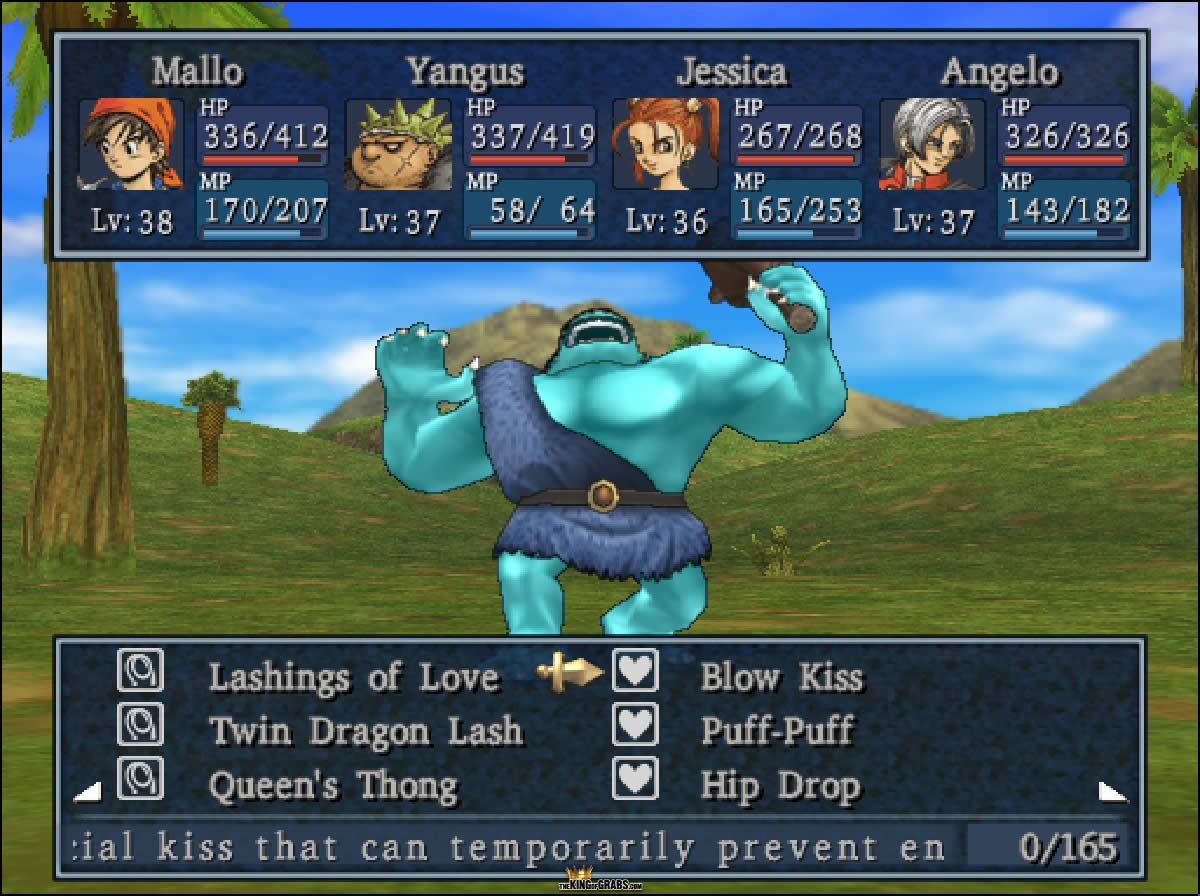Show the next page of abilities
The image size is (1200, 896).
[1113, 792]
